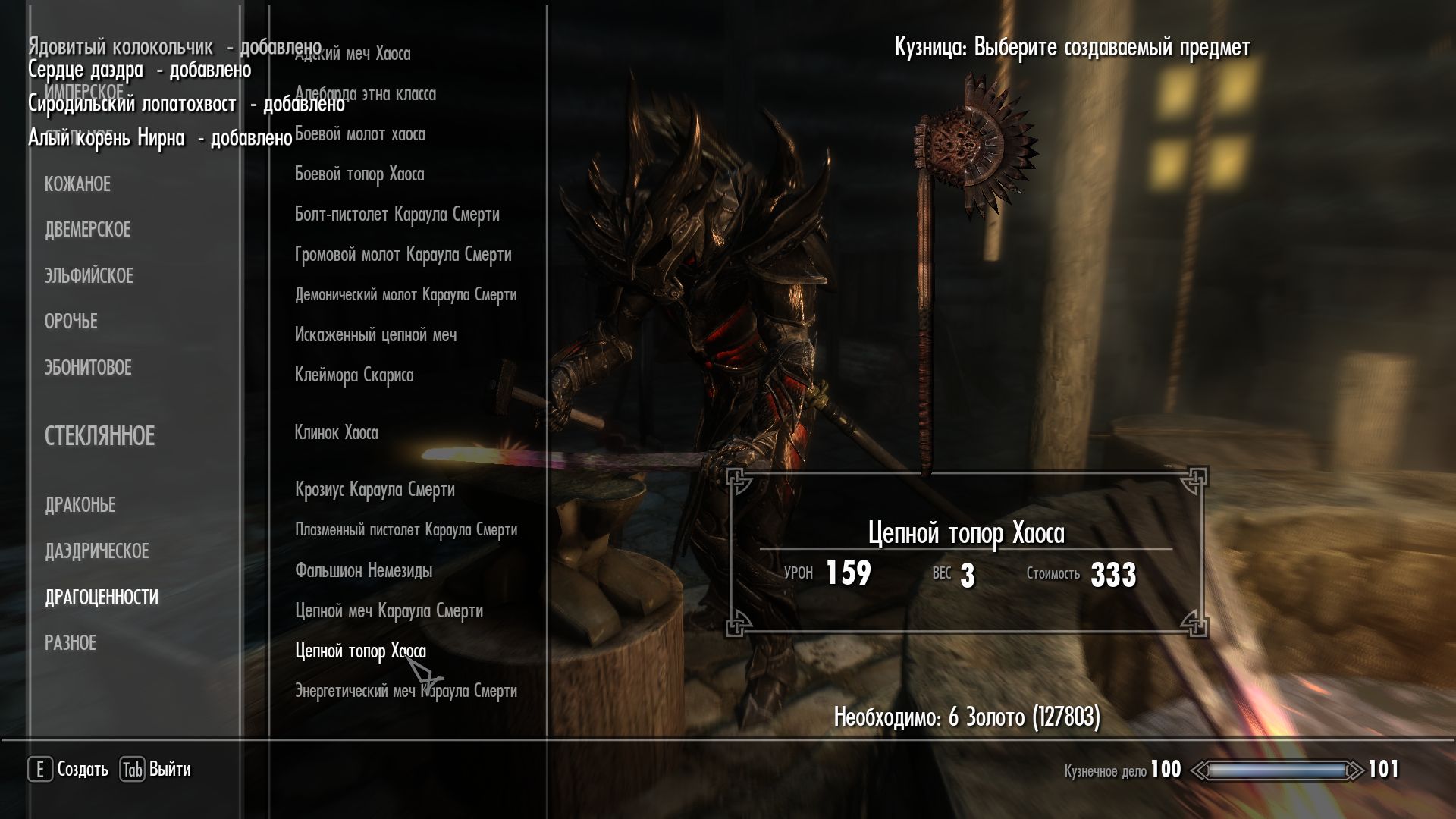The width and height of the screenshot is (1456, 819).
Task: Pick Клинок Хаоса from the list
Action: 336,433
